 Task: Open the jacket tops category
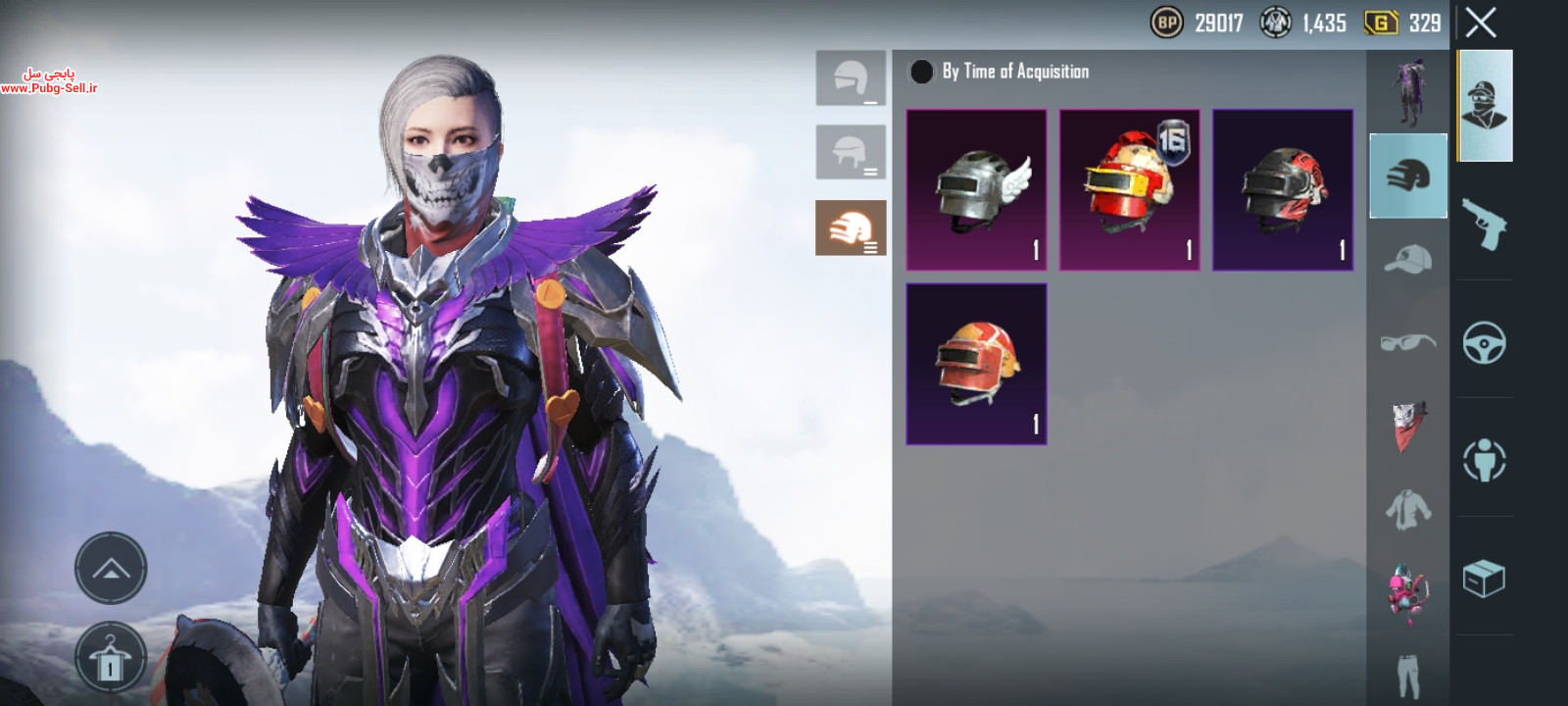pyautogui.click(x=1408, y=510)
